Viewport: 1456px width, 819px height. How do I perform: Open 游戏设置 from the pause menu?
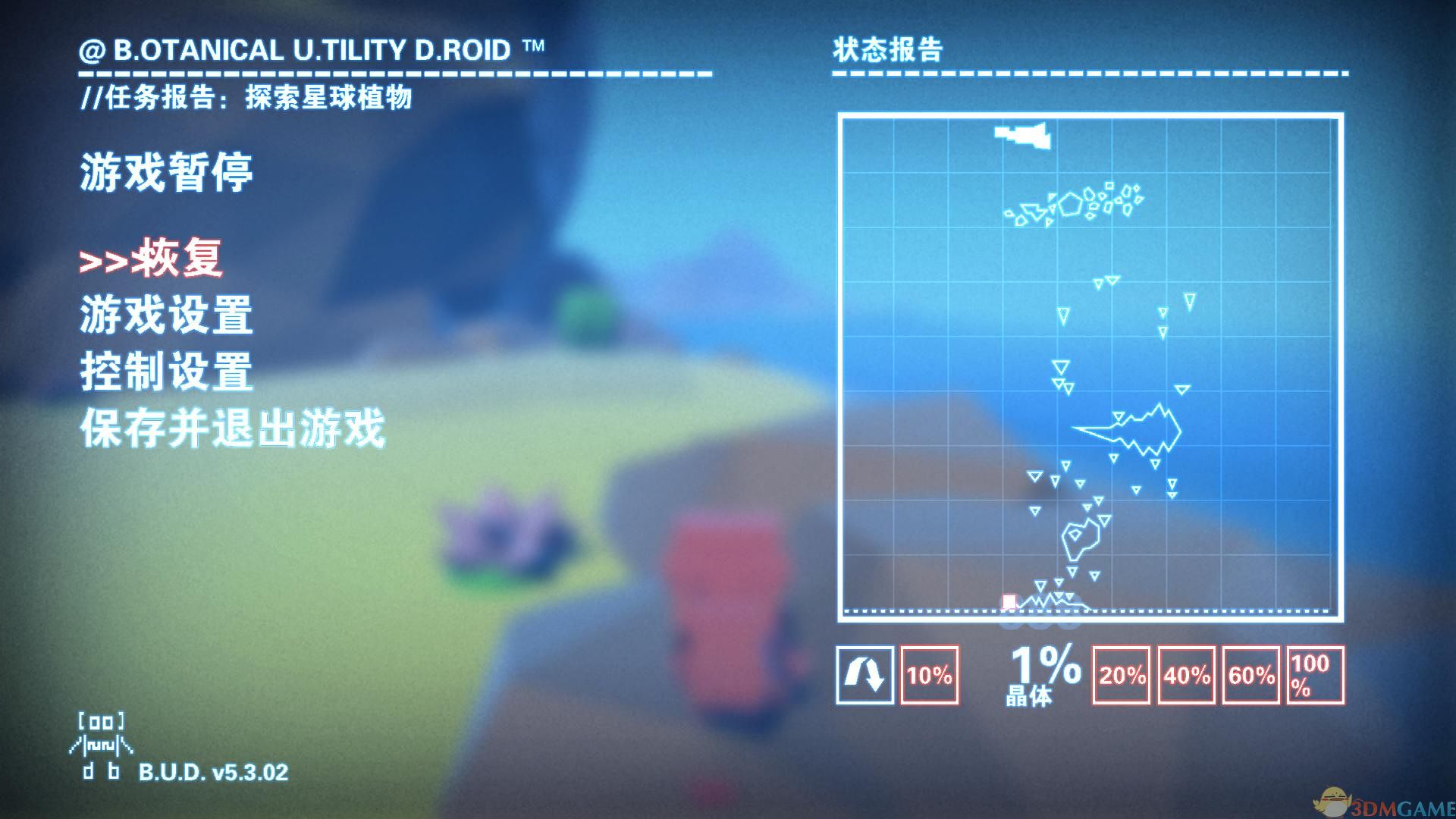pos(165,315)
